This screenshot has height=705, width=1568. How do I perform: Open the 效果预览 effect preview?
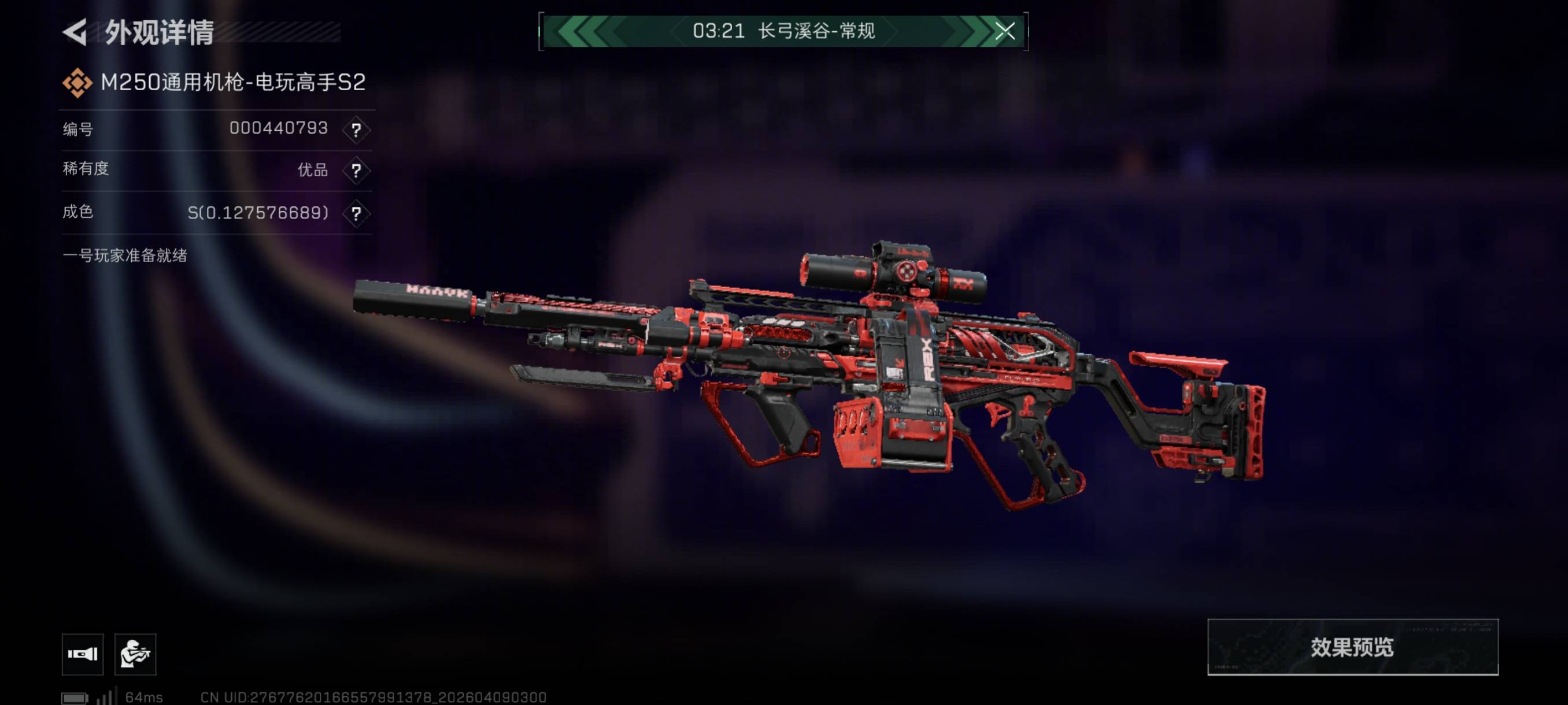(1352, 647)
